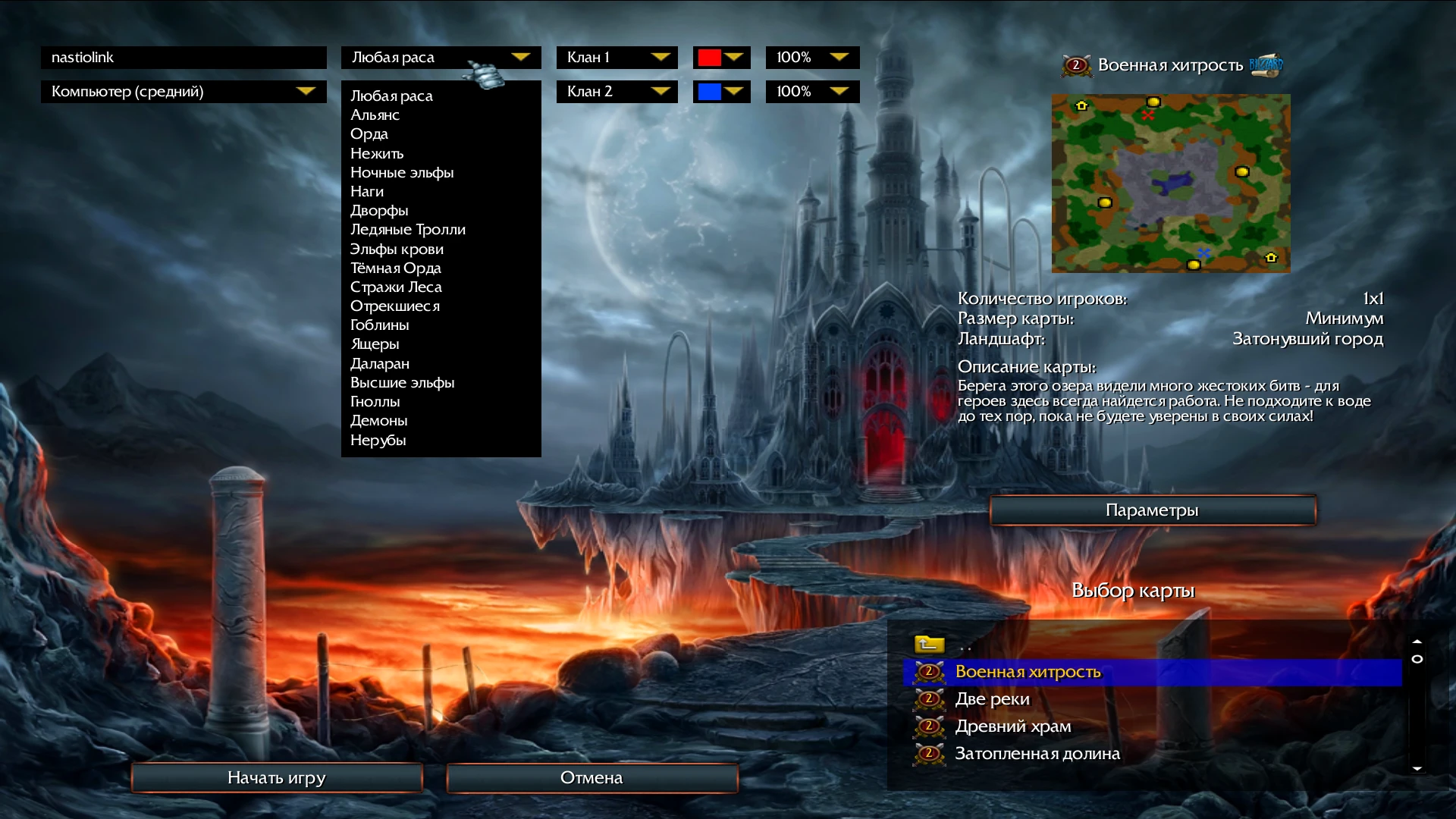
Task: Click the minimap preview of the sunken city map
Action: coord(1171,183)
